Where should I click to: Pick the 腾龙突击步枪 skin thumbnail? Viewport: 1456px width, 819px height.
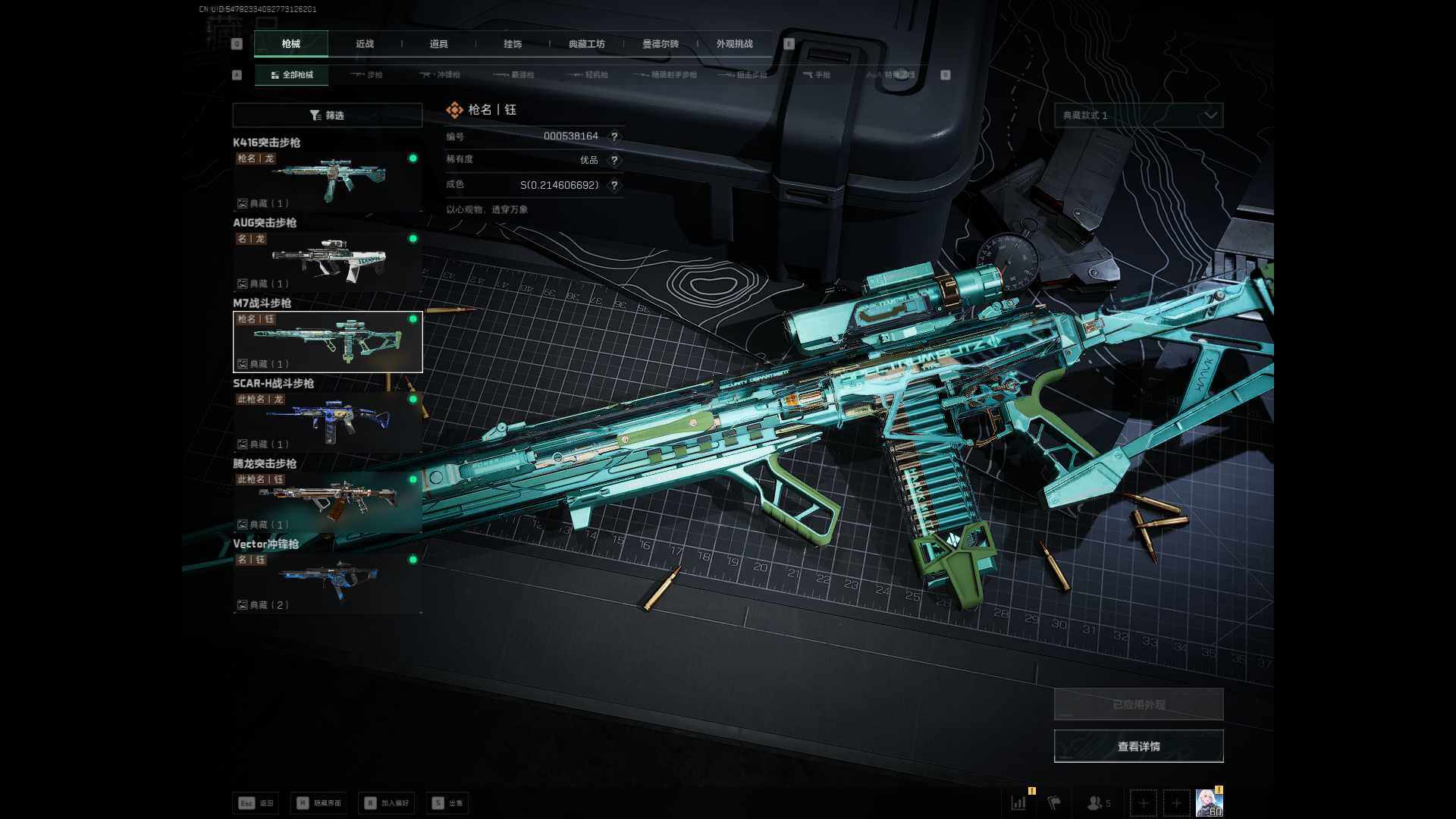coord(328,503)
